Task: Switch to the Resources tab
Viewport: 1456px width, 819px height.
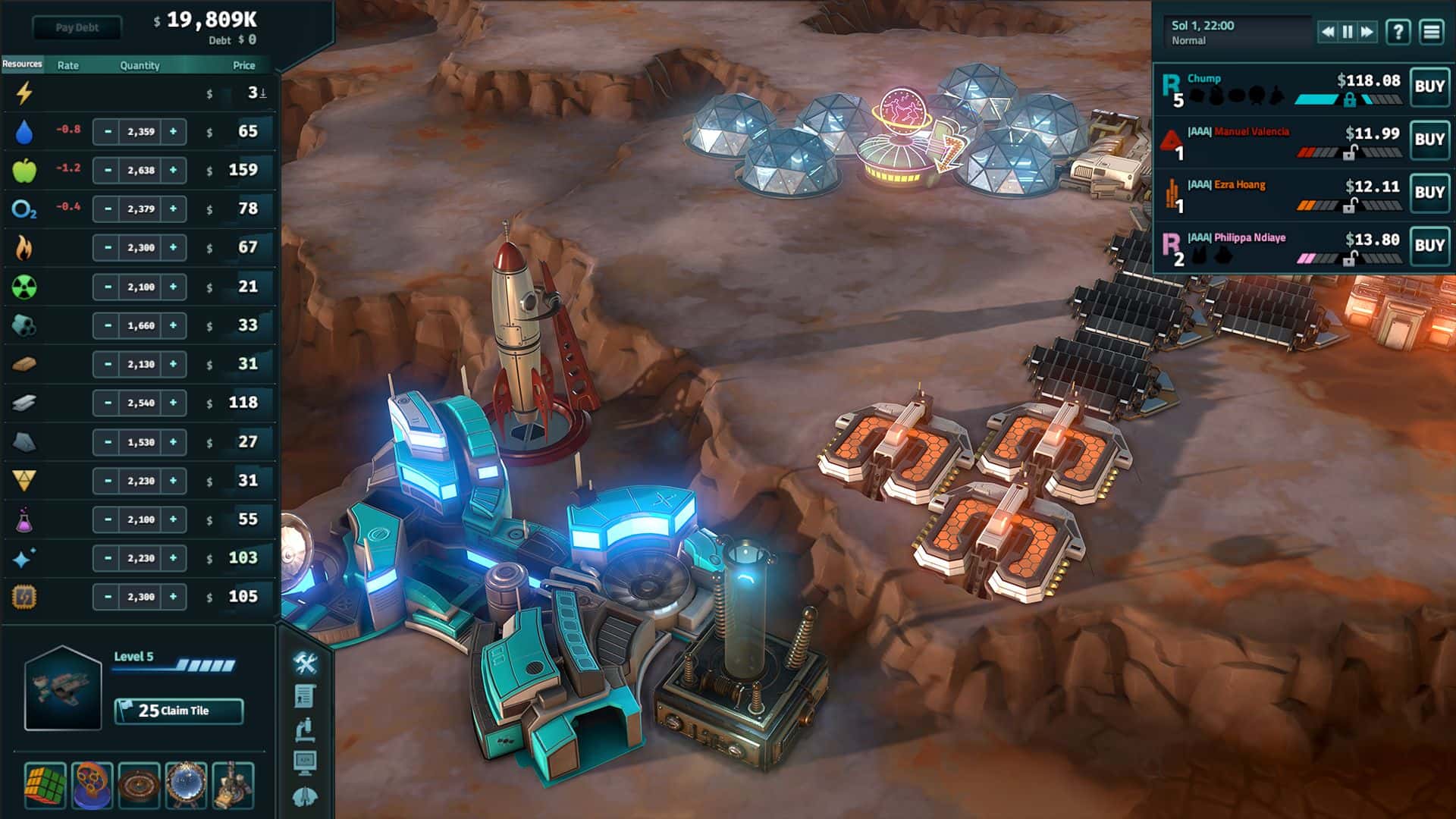Action: pyautogui.click(x=22, y=65)
